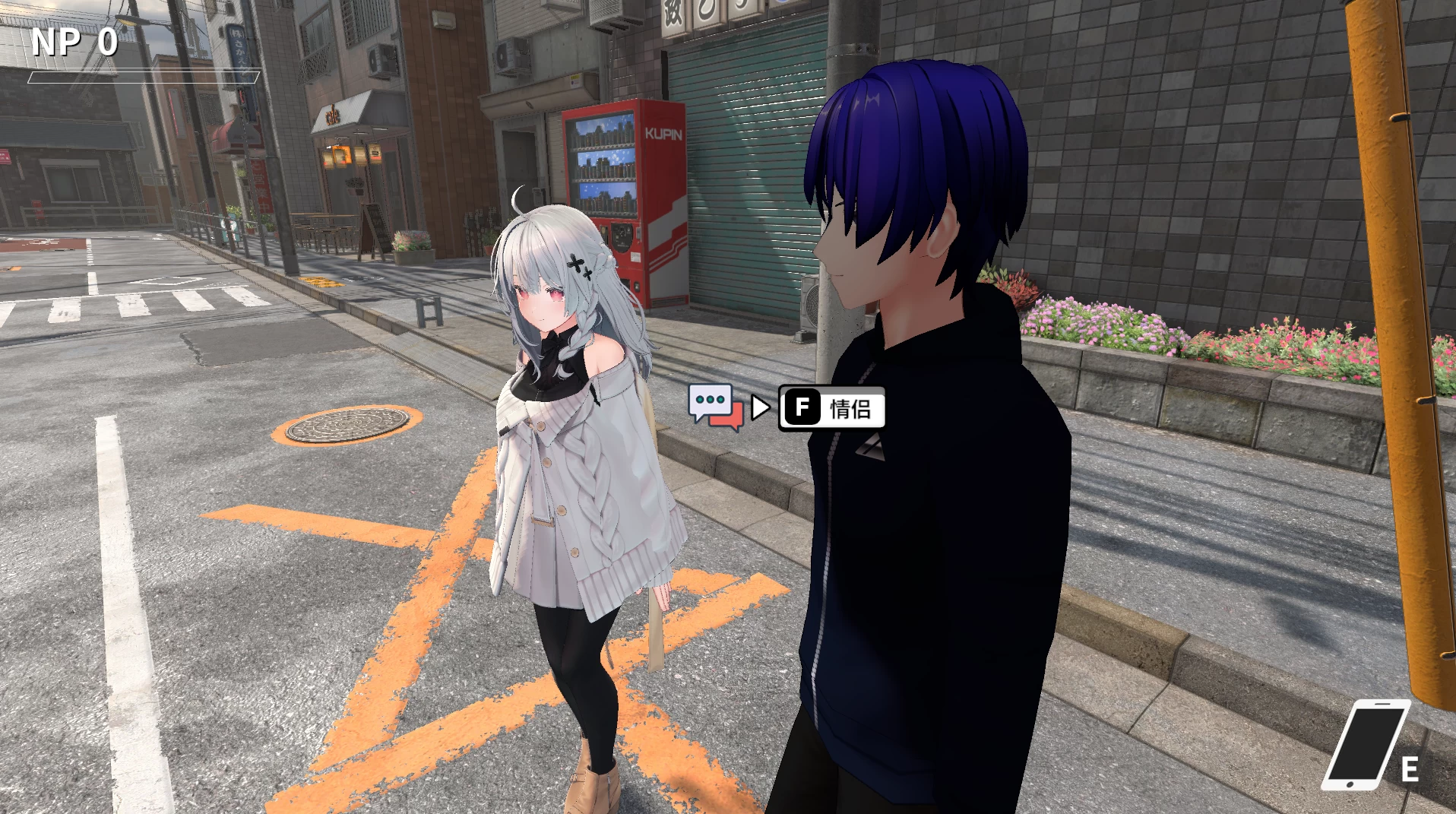Click the F key icon in the prompt
Viewport: 1456px width, 814px height.
click(803, 407)
